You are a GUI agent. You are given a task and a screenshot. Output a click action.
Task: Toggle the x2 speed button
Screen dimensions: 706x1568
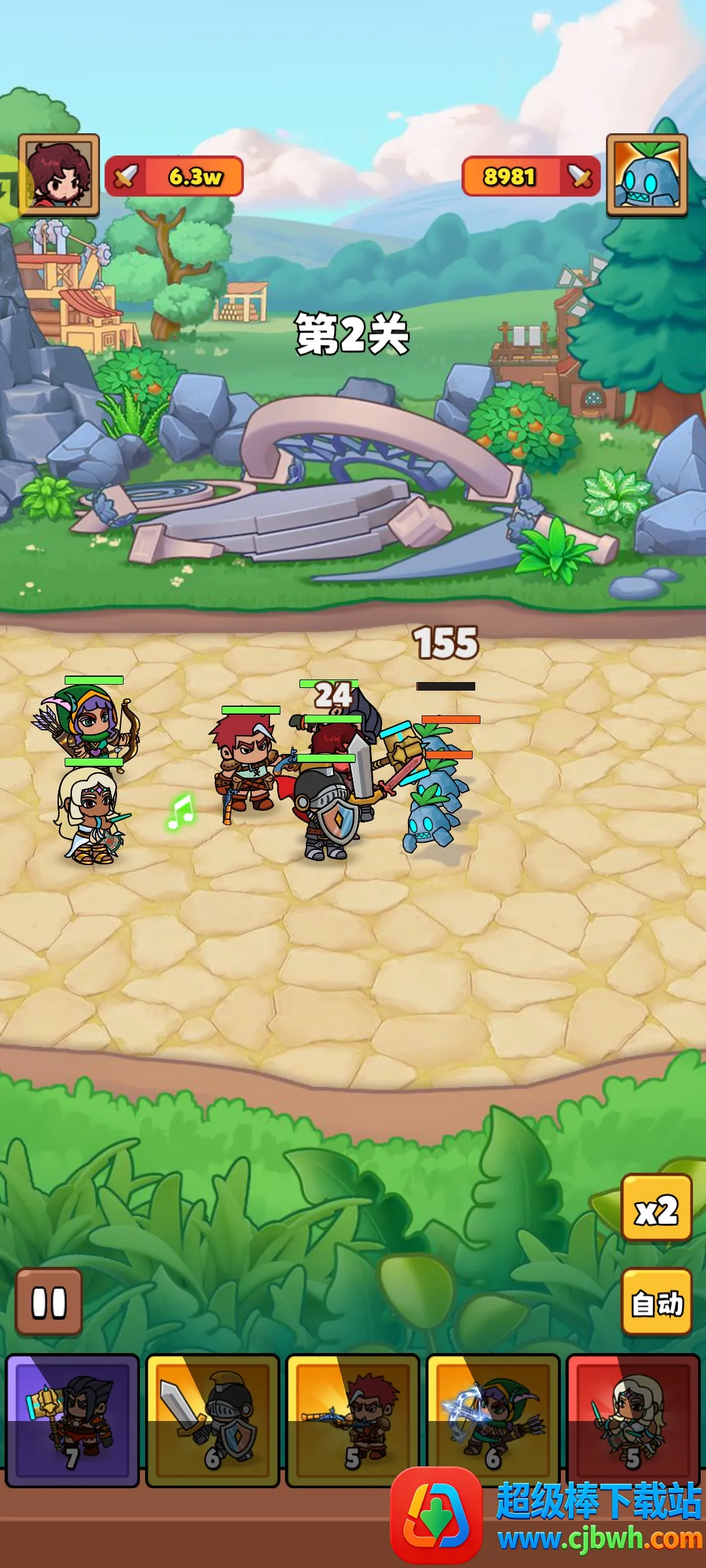pyautogui.click(x=656, y=1207)
